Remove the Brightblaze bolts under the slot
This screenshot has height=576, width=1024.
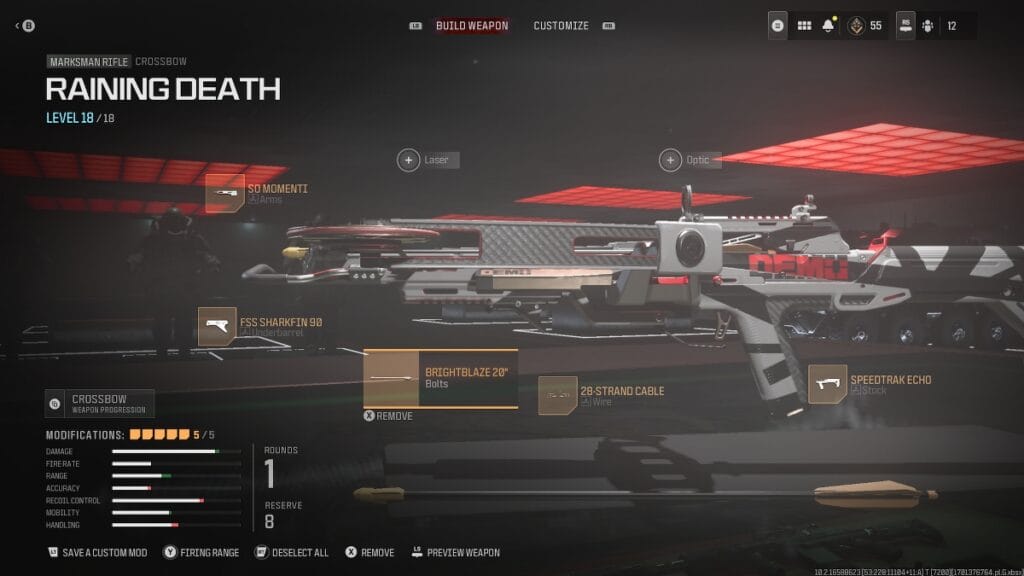388,416
